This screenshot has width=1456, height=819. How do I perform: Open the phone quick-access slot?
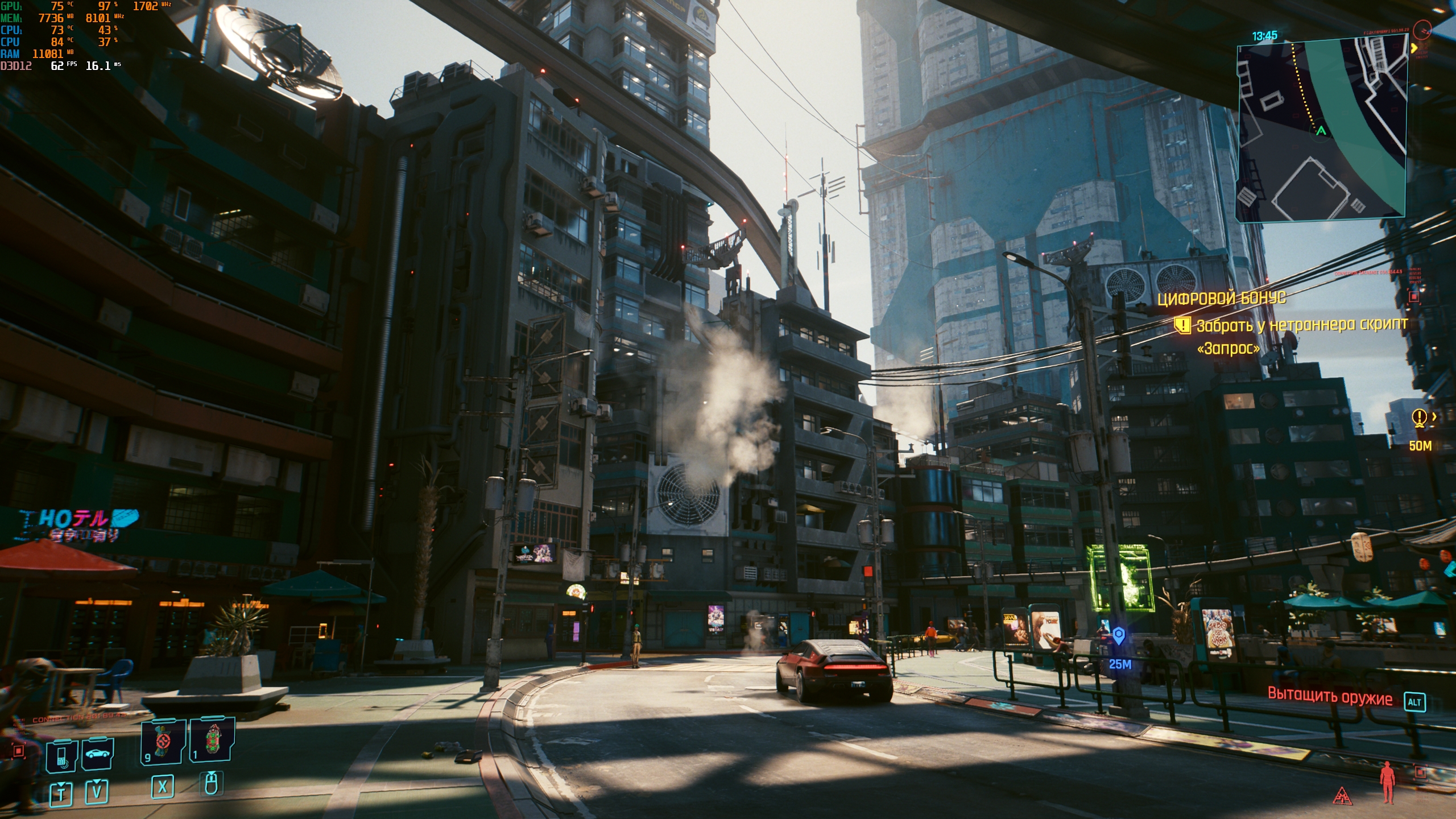tap(61, 756)
